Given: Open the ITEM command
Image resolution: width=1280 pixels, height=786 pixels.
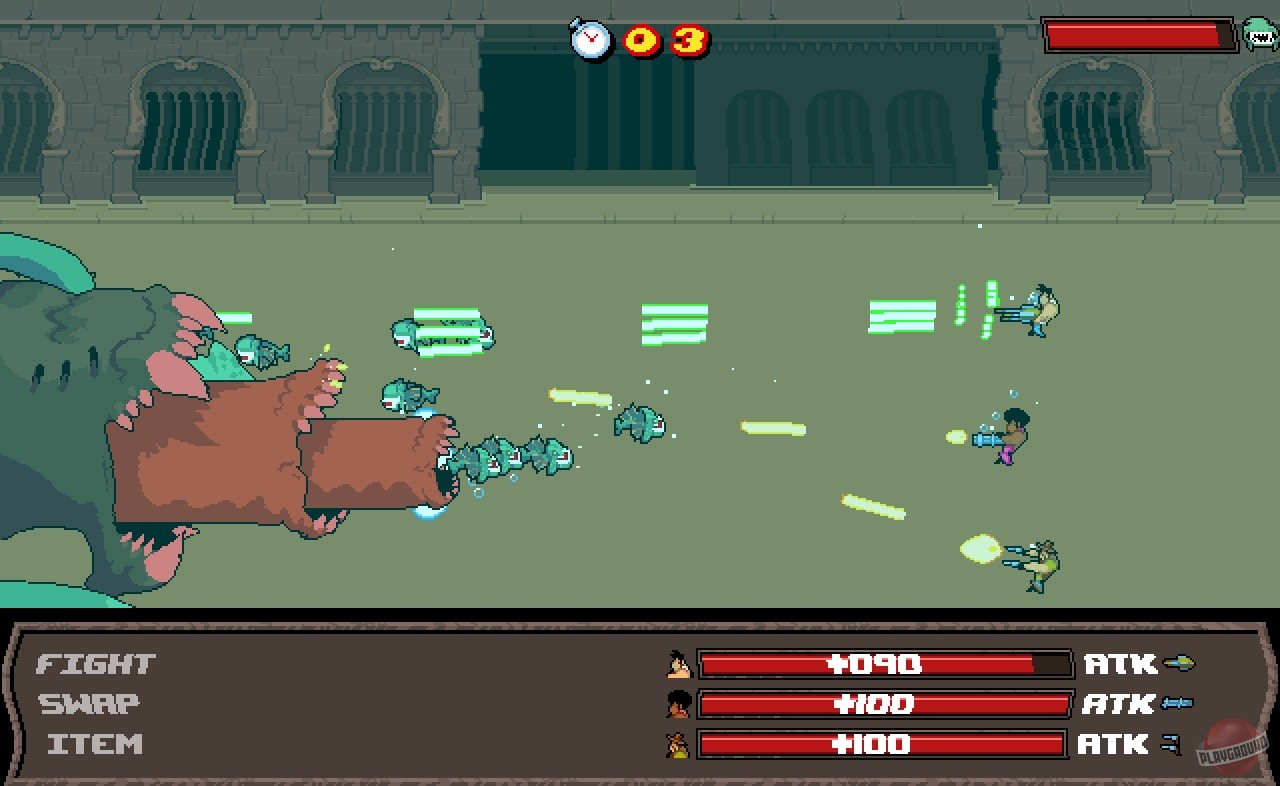Looking at the screenshot, I should [95, 743].
